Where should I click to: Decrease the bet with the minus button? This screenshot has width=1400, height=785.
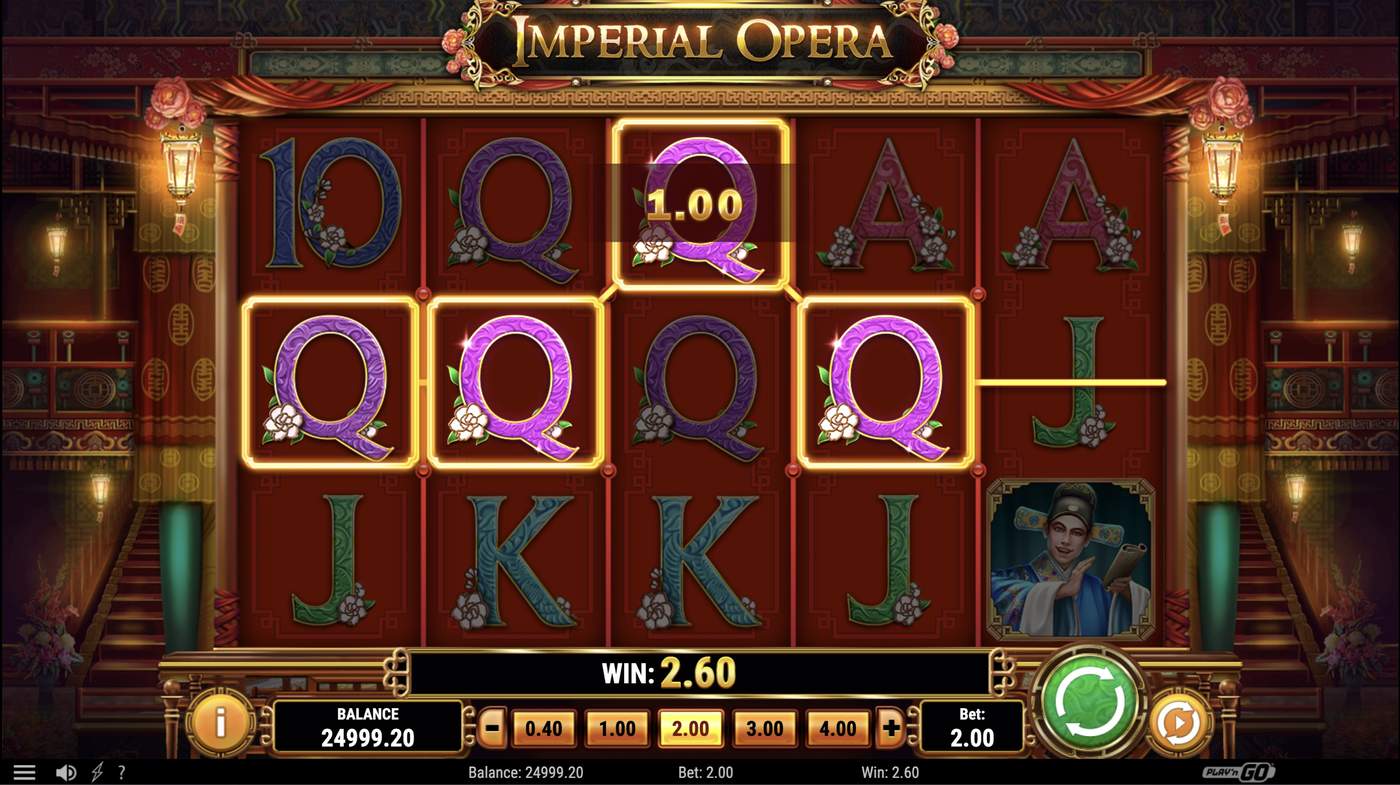491,727
